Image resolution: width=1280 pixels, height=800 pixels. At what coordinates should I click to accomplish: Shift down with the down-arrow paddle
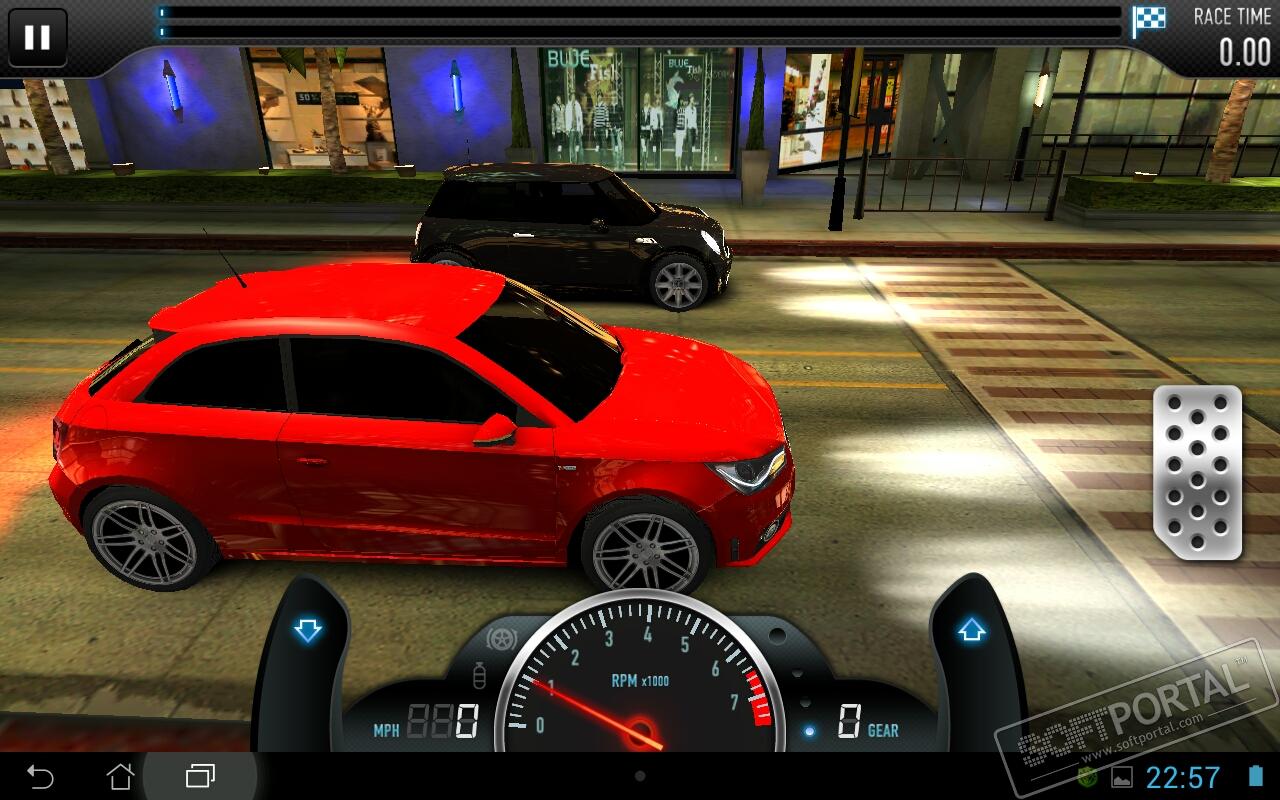pyautogui.click(x=308, y=630)
